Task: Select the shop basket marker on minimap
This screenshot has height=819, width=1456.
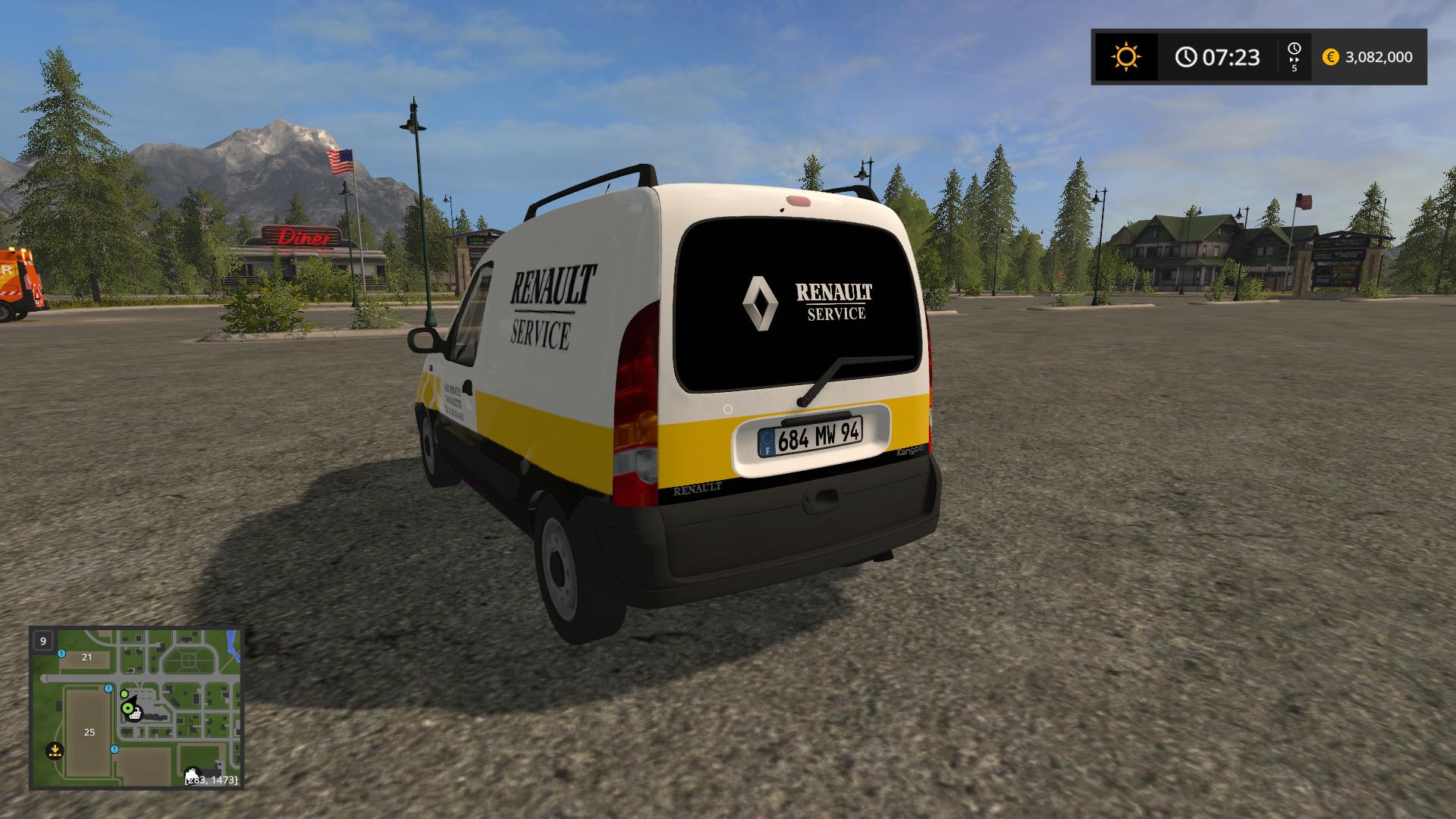Action: [135, 714]
